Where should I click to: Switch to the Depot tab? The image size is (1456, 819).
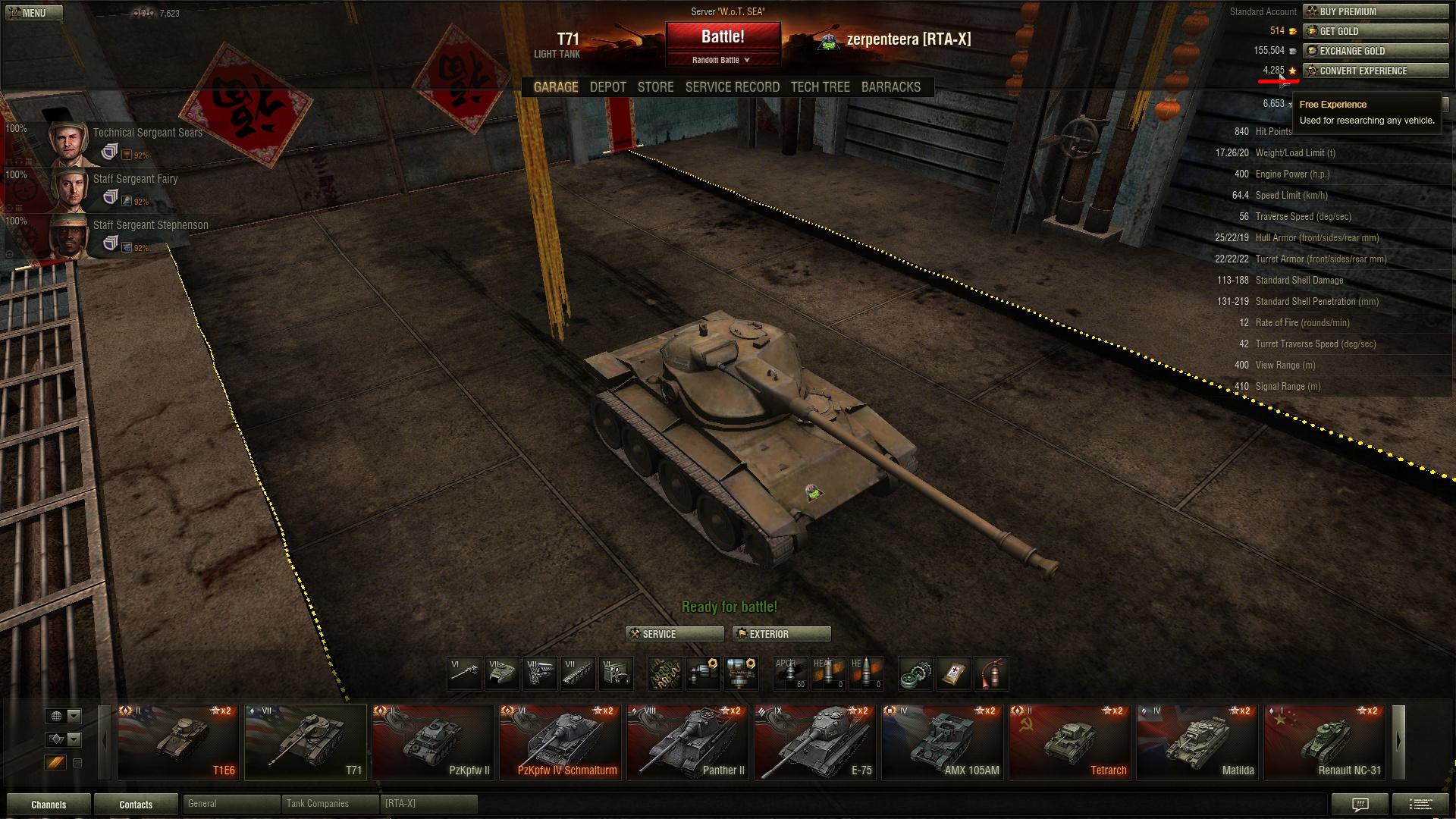608,87
